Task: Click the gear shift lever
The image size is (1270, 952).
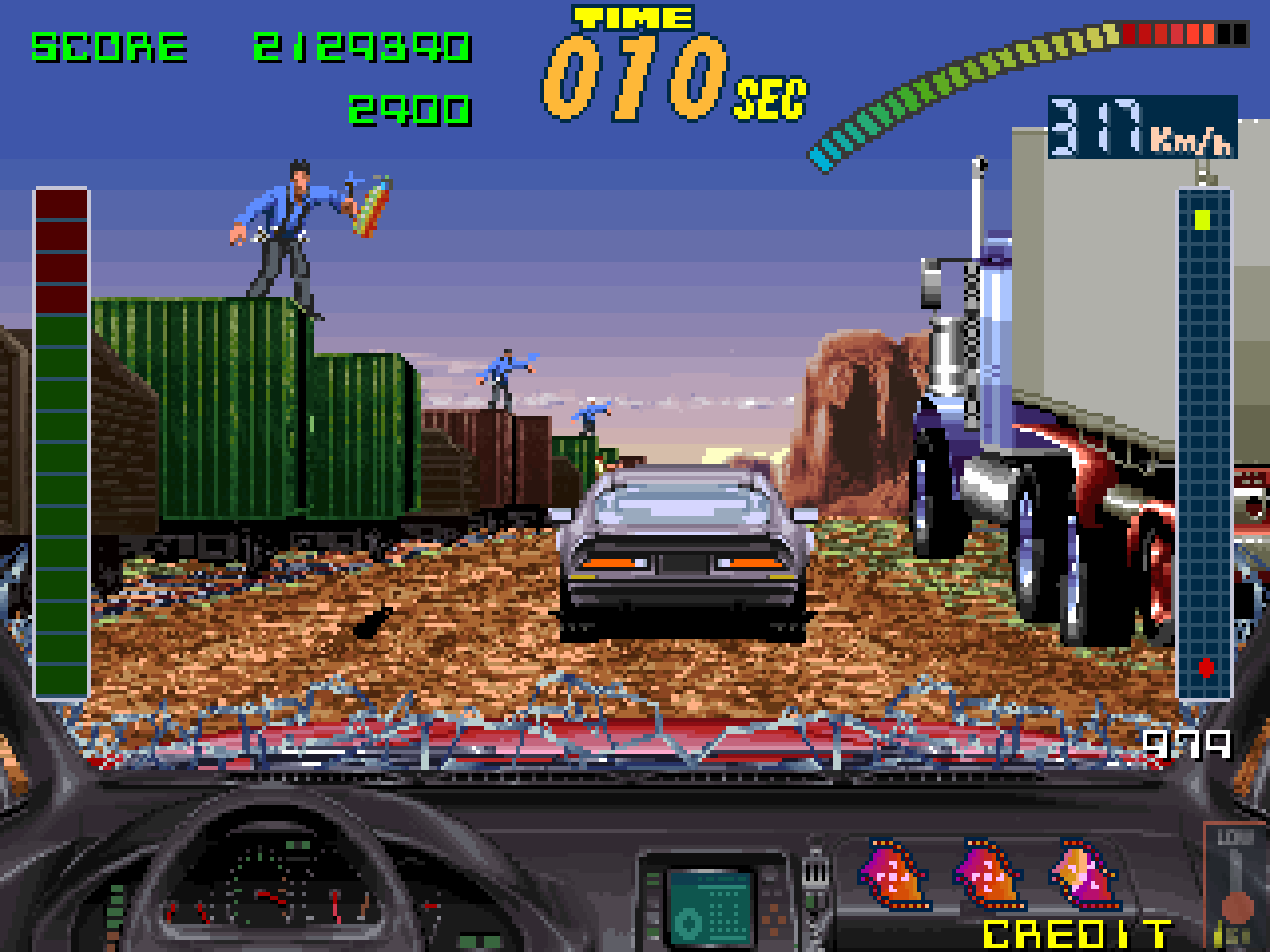Action: pyautogui.click(x=816, y=873)
